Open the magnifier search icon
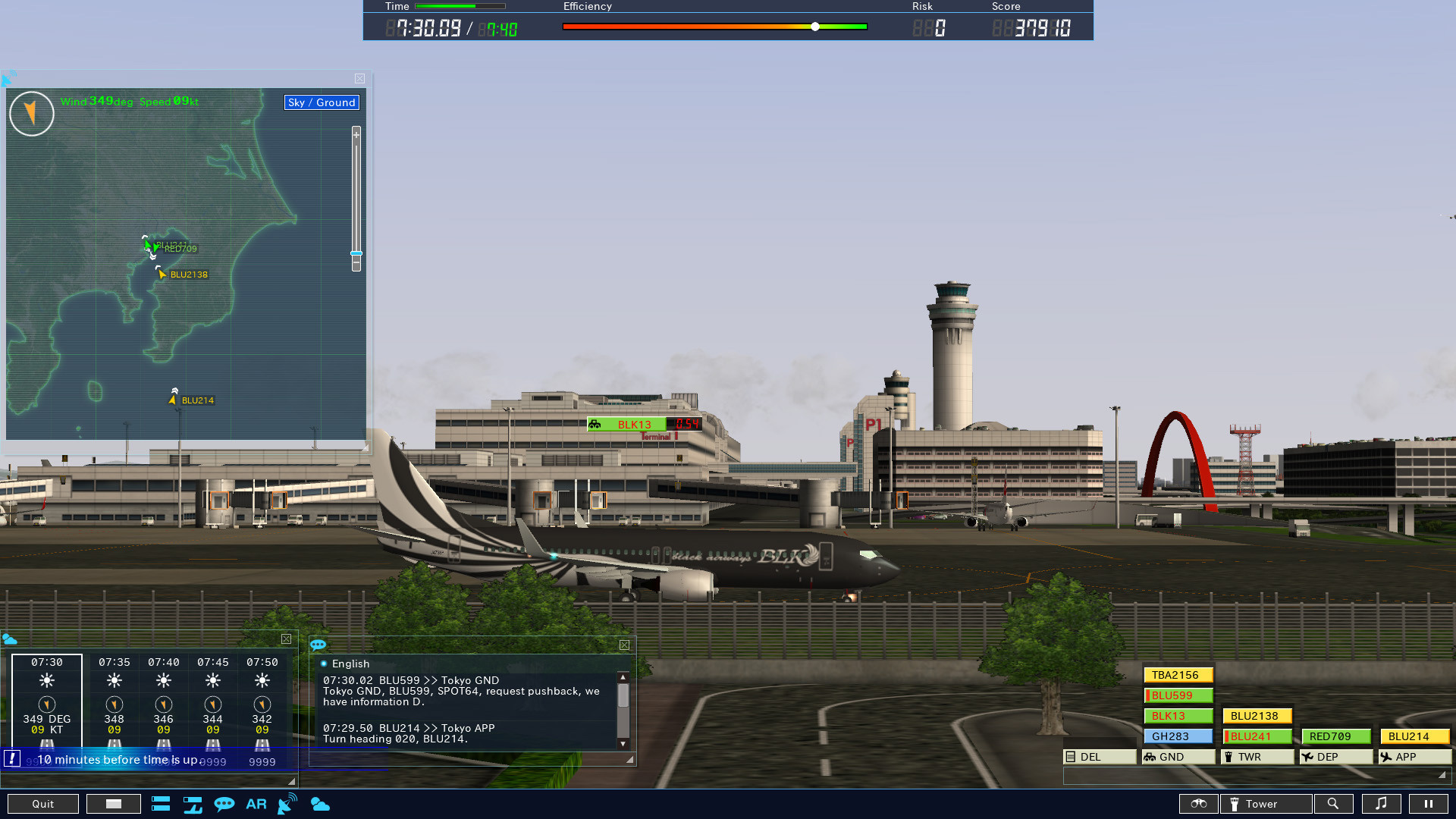The width and height of the screenshot is (1456, 819). 1334,804
